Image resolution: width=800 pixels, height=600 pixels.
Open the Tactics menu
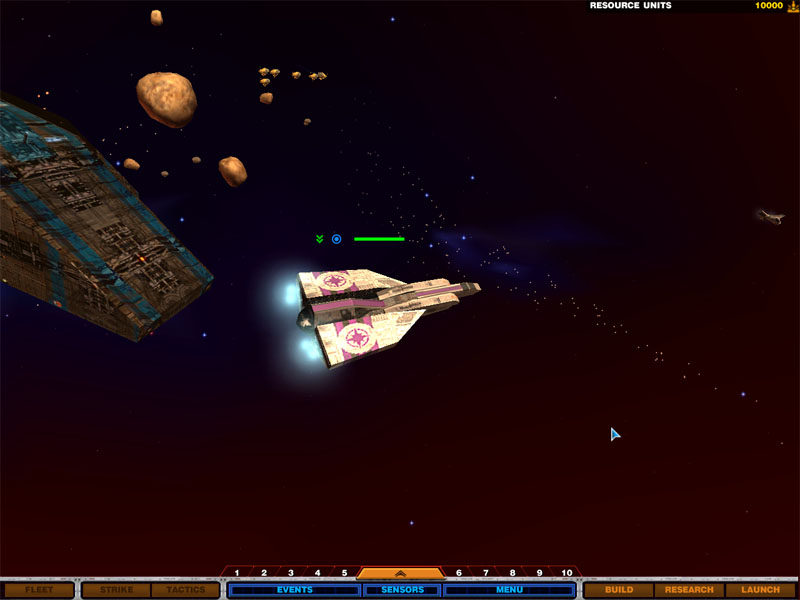tap(185, 590)
